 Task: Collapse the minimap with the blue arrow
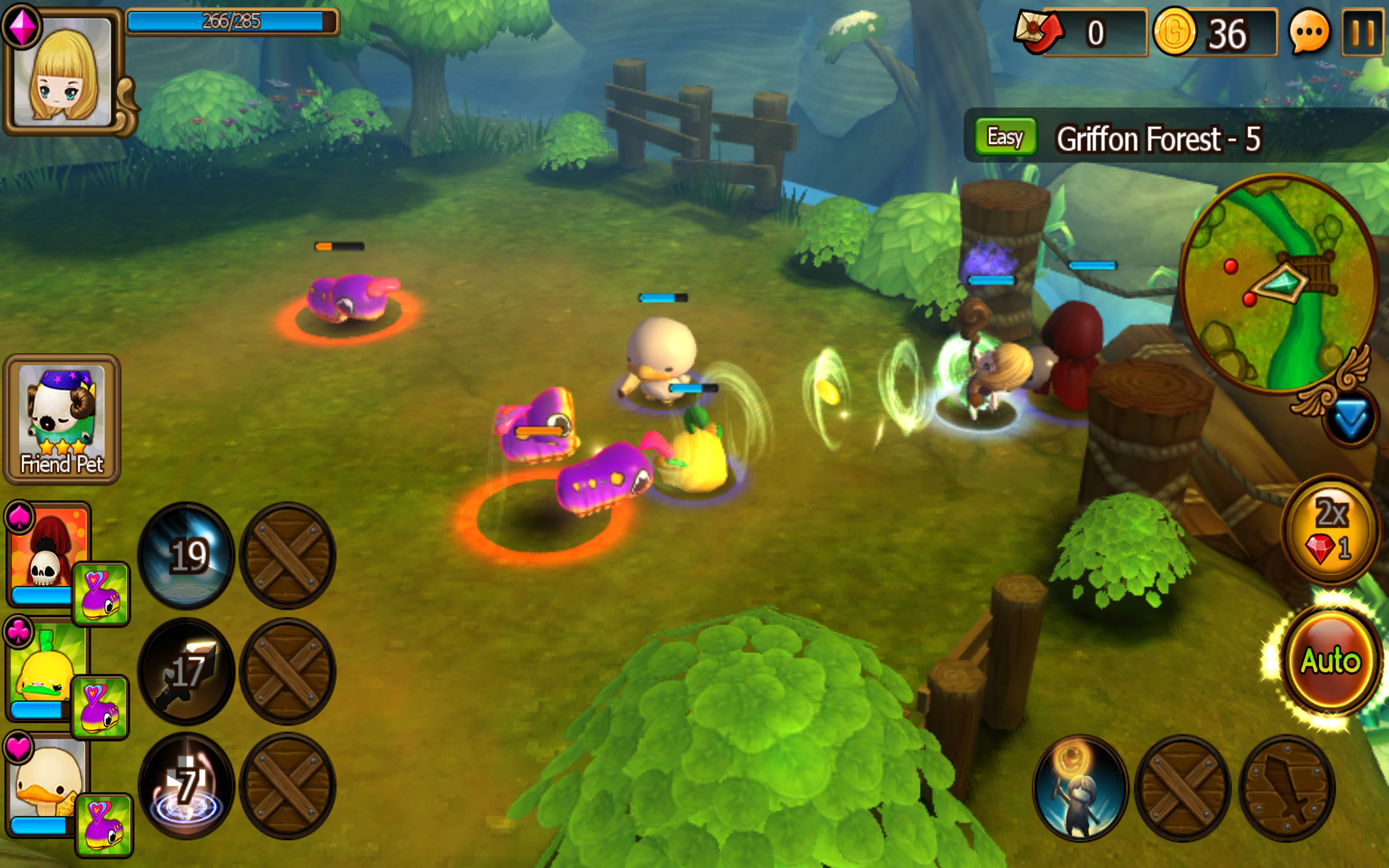1349,419
